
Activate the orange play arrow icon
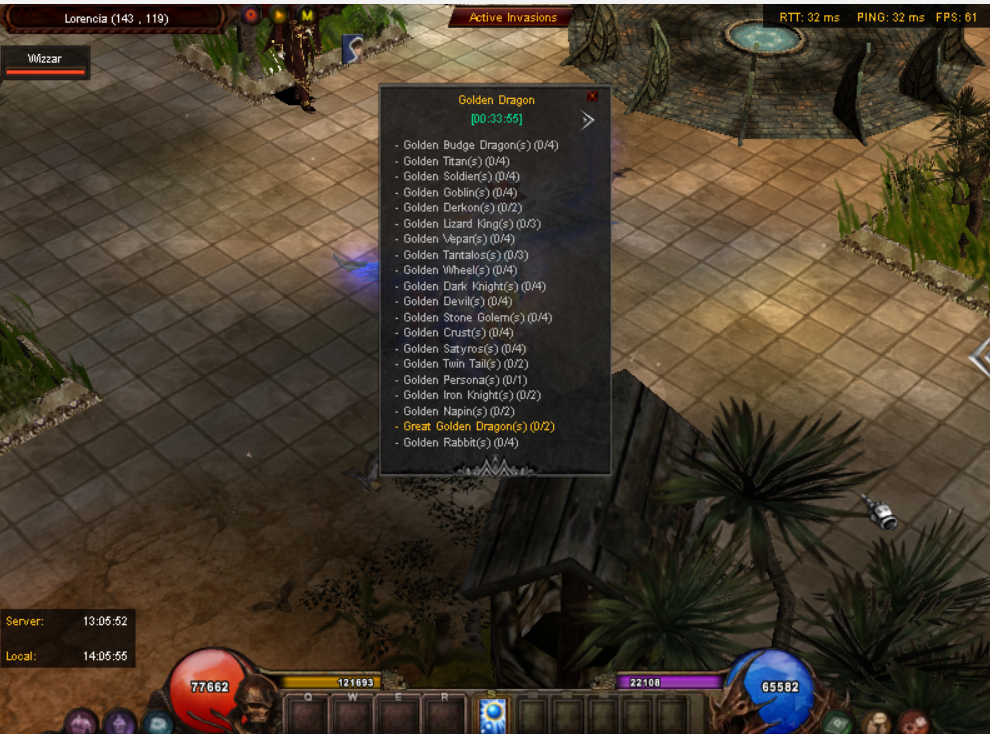point(279,16)
